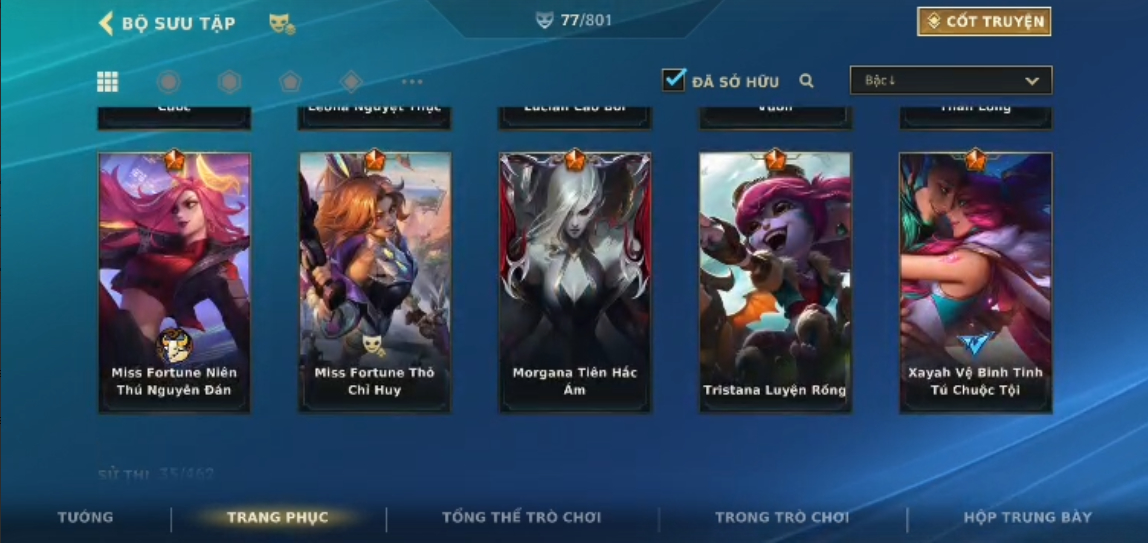Viewport: 1148px width, 543px height.
Task: Select the grid view filter icon
Action: pyautogui.click(x=107, y=82)
